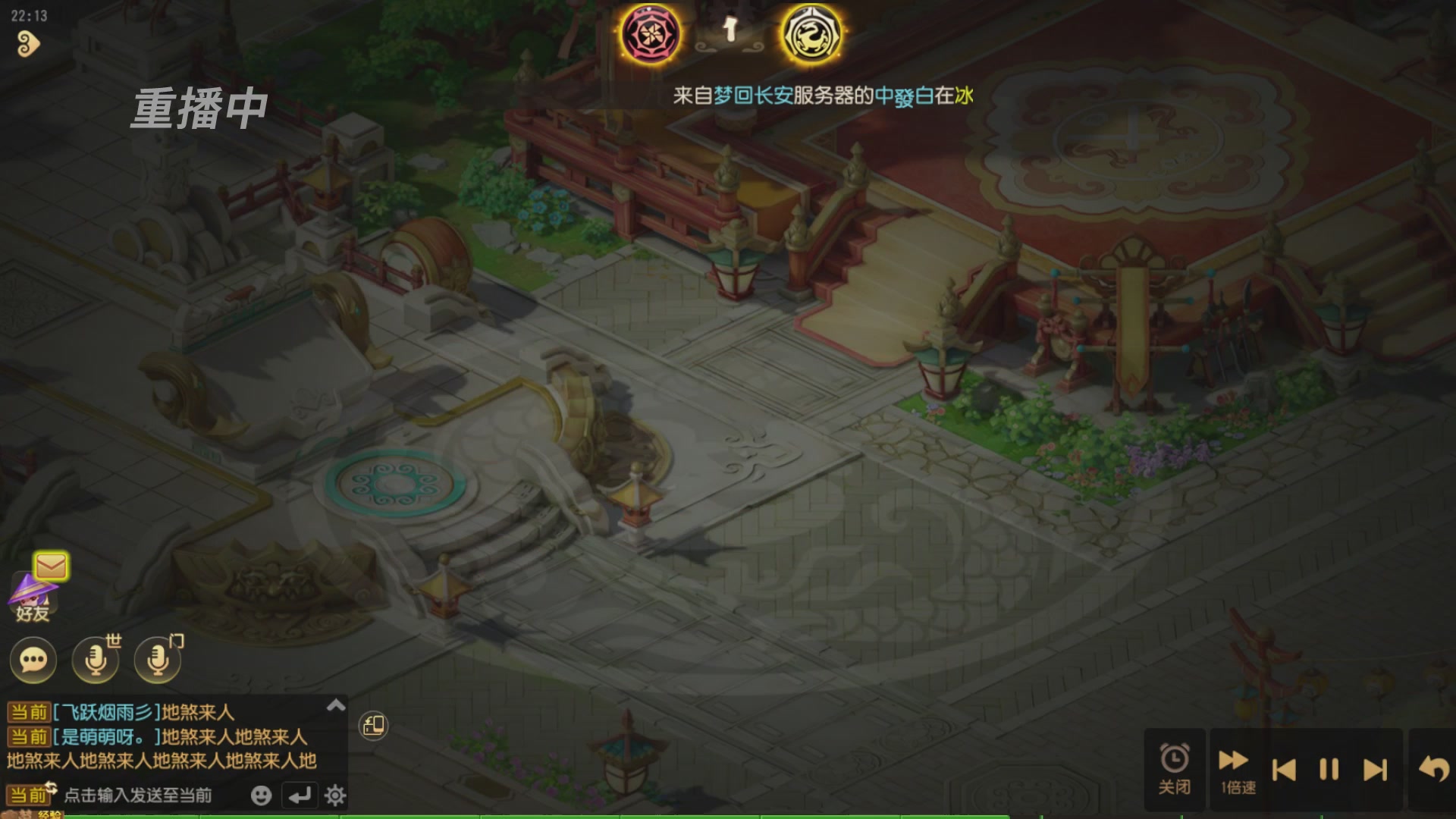The width and height of the screenshot is (1456, 819).
Task: Select the 门 guild voice microphone icon
Action: [155, 661]
